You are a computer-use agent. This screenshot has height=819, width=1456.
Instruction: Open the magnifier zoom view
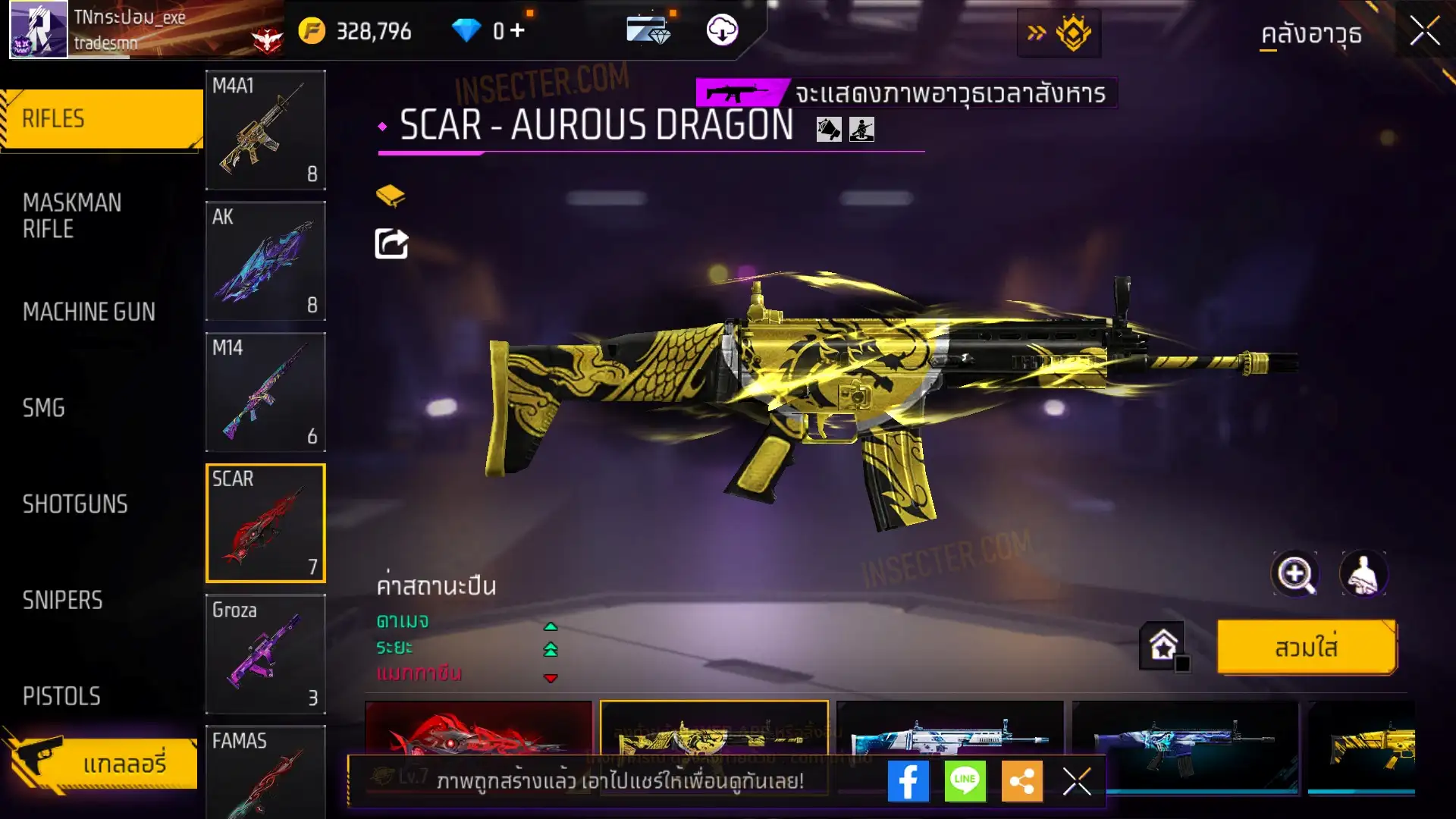click(1294, 574)
